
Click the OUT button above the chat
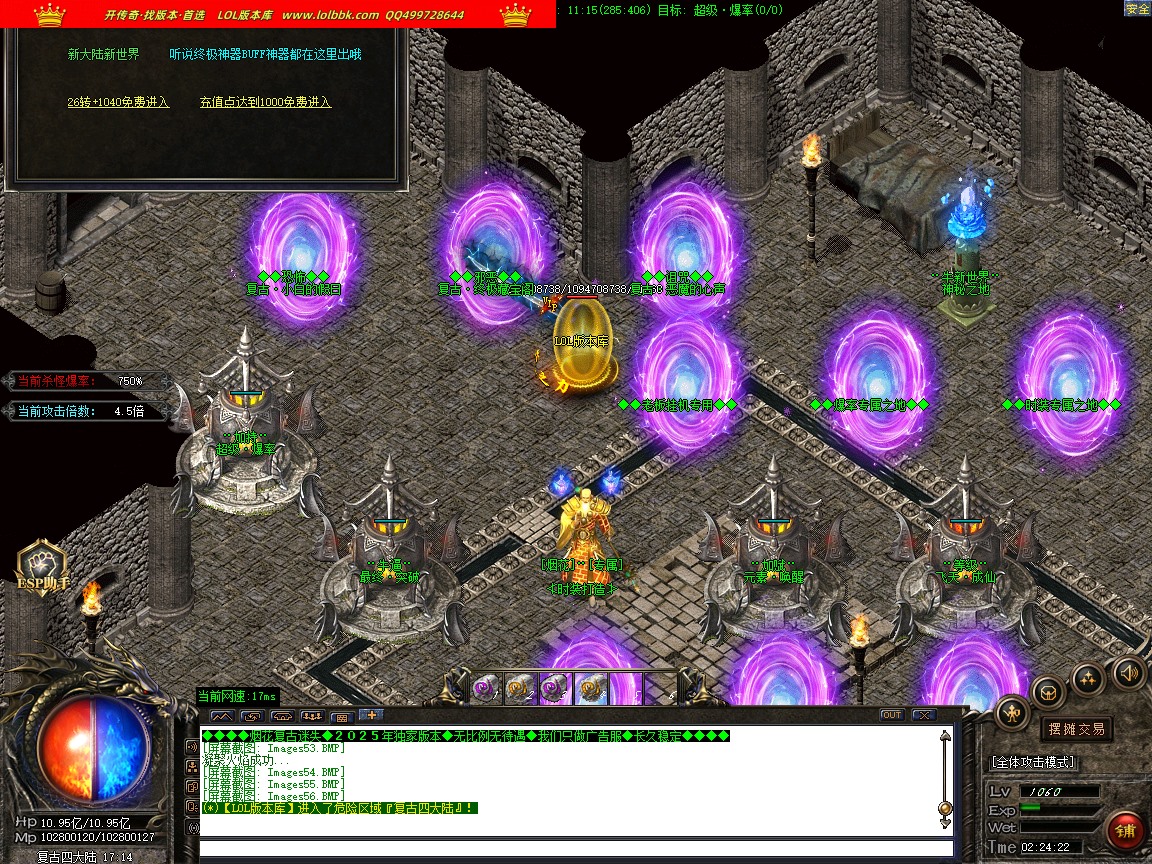(x=891, y=715)
